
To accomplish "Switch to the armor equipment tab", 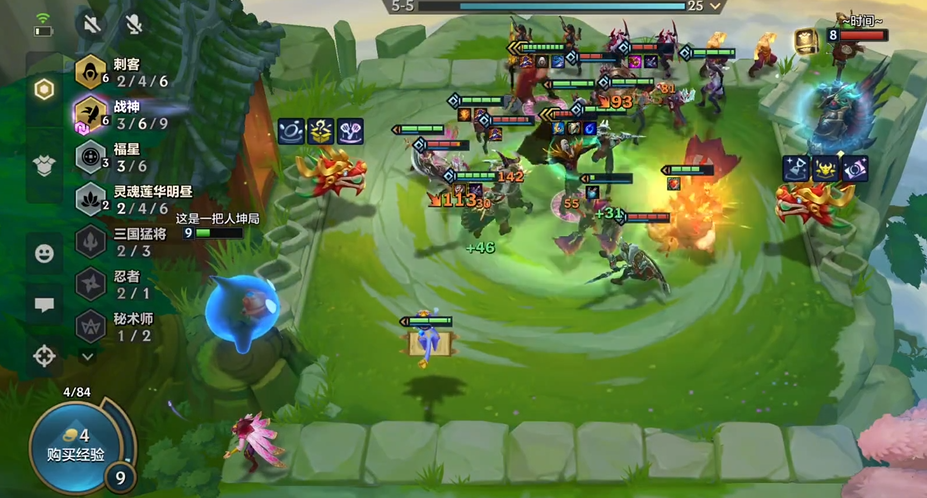I will [44, 164].
